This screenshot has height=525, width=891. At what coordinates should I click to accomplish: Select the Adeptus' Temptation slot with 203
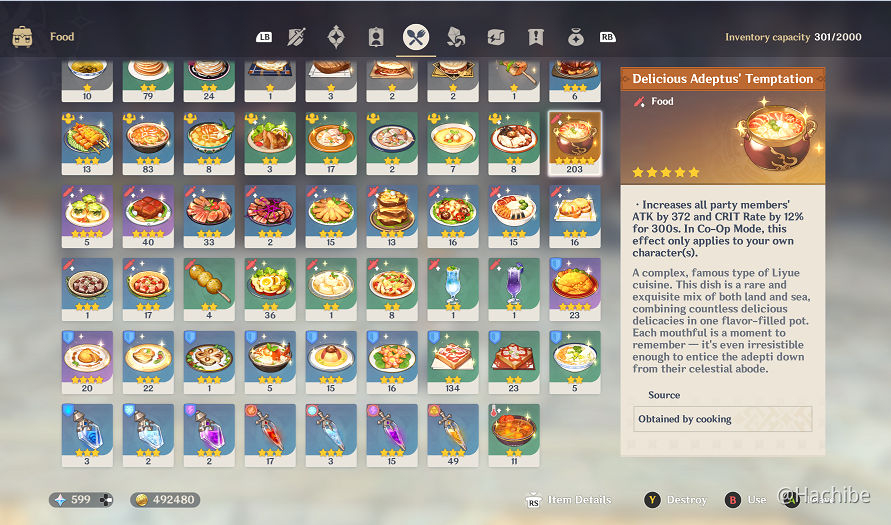click(575, 142)
